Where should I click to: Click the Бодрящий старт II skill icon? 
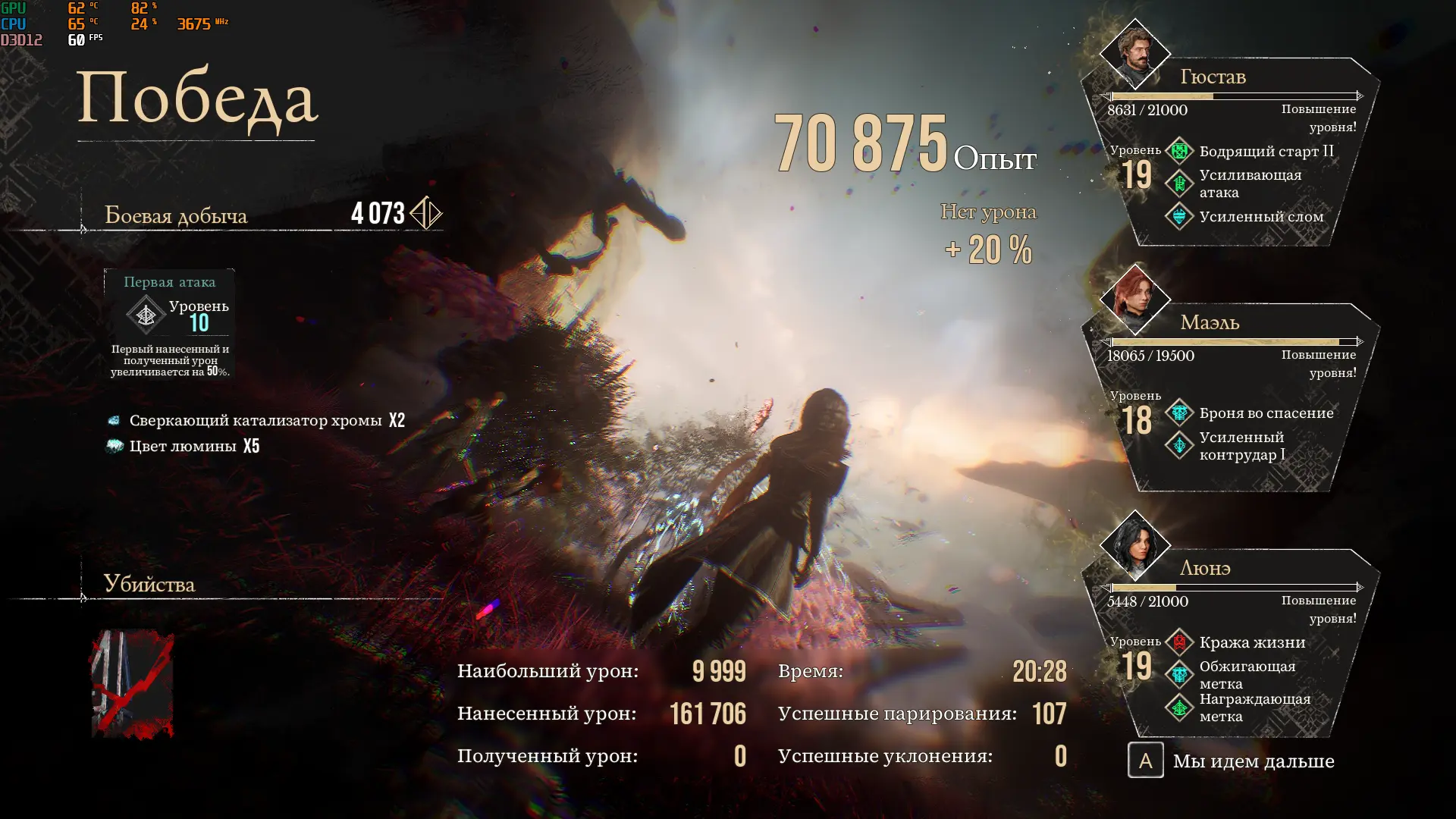[x=1179, y=151]
